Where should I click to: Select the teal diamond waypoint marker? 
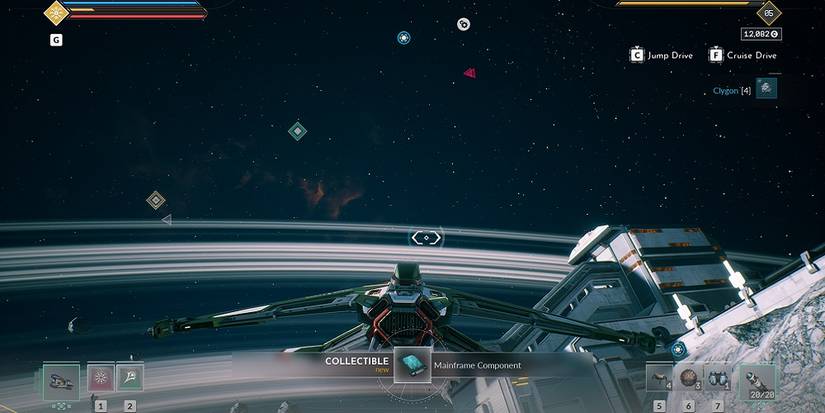[297, 131]
